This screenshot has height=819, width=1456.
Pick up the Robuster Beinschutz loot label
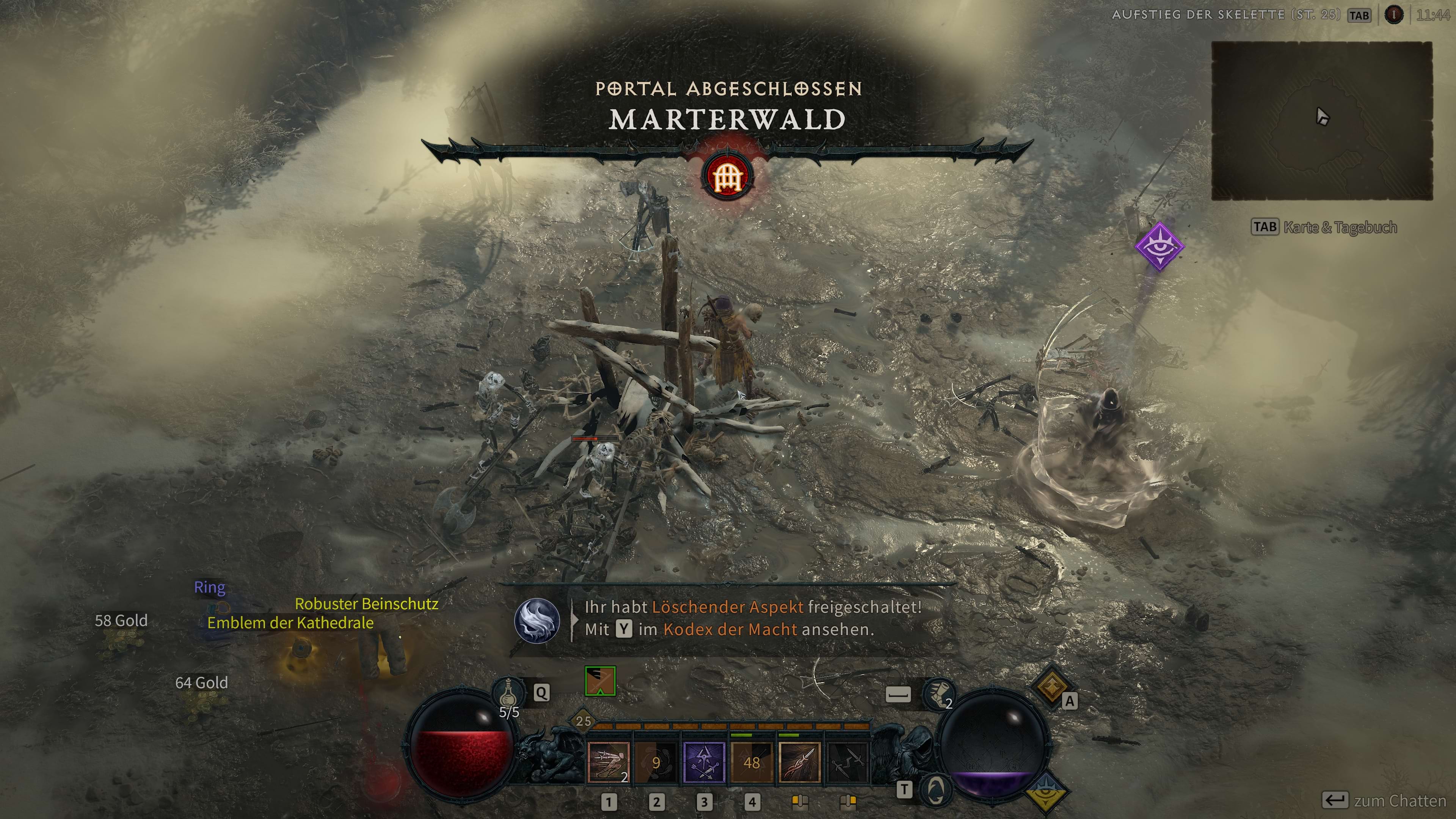pos(366,604)
